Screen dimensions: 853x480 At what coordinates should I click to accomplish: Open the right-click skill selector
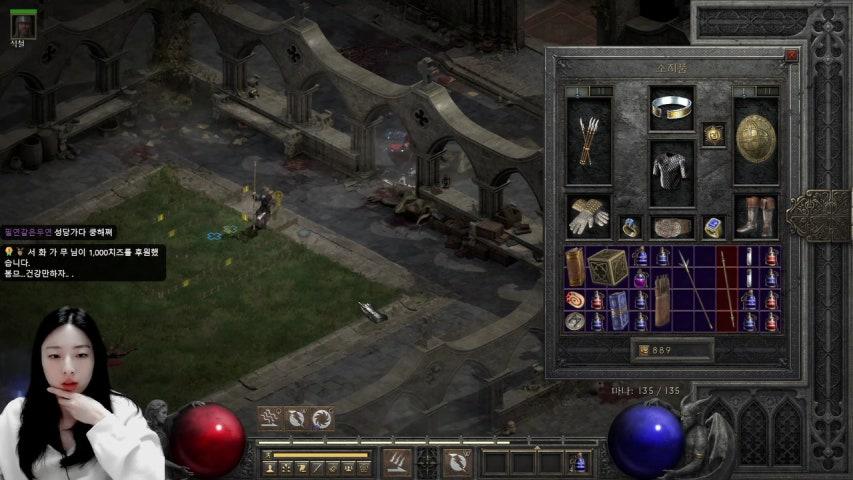[457, 461]
